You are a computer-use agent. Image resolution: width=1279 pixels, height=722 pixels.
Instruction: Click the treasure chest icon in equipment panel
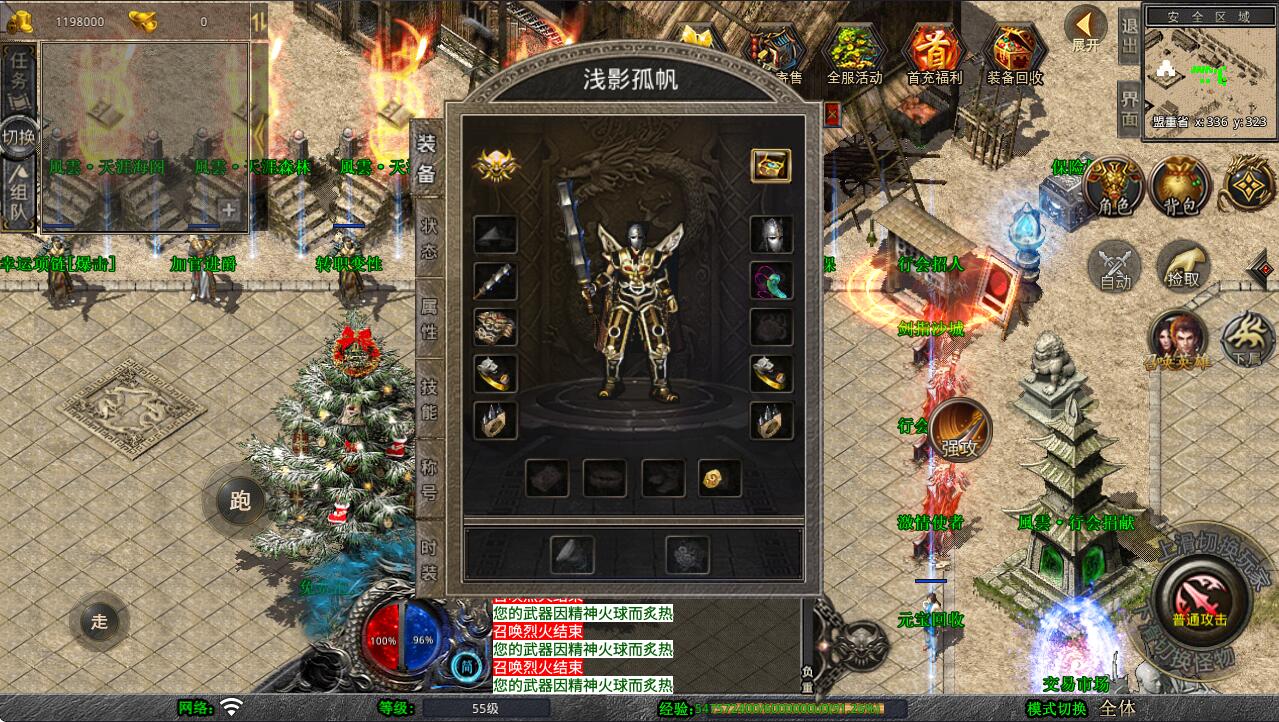click(x=771, y=166)
